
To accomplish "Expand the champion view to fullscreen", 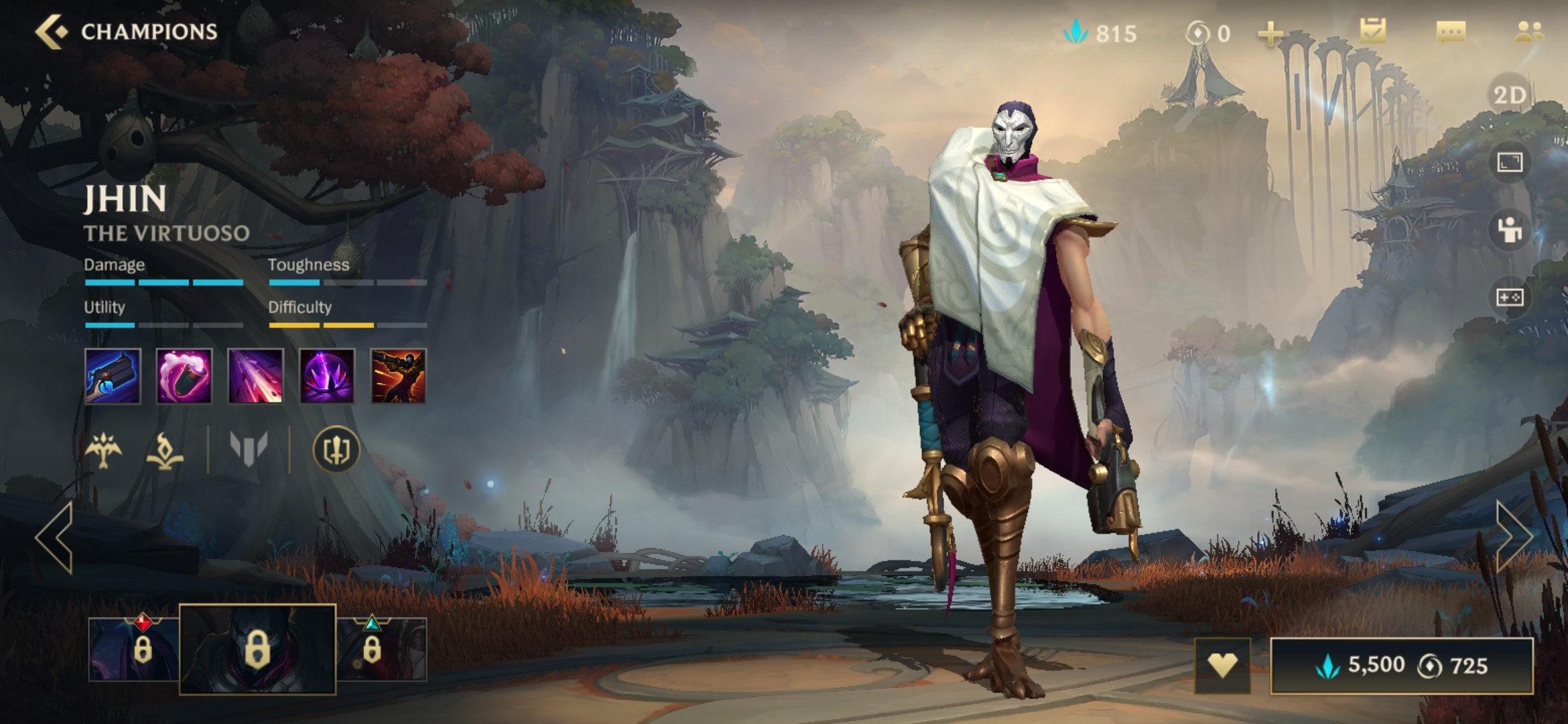I will coord(1509,162).
